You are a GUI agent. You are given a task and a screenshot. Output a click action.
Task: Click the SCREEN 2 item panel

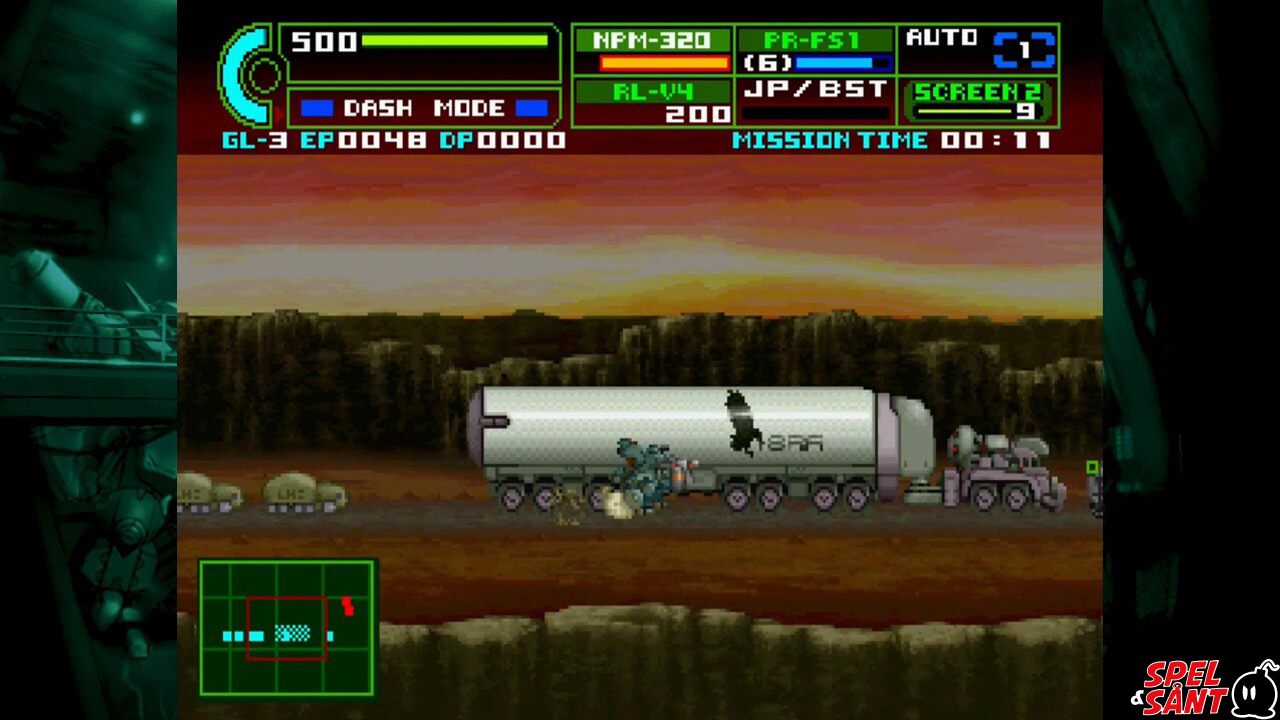coord(978,101)
